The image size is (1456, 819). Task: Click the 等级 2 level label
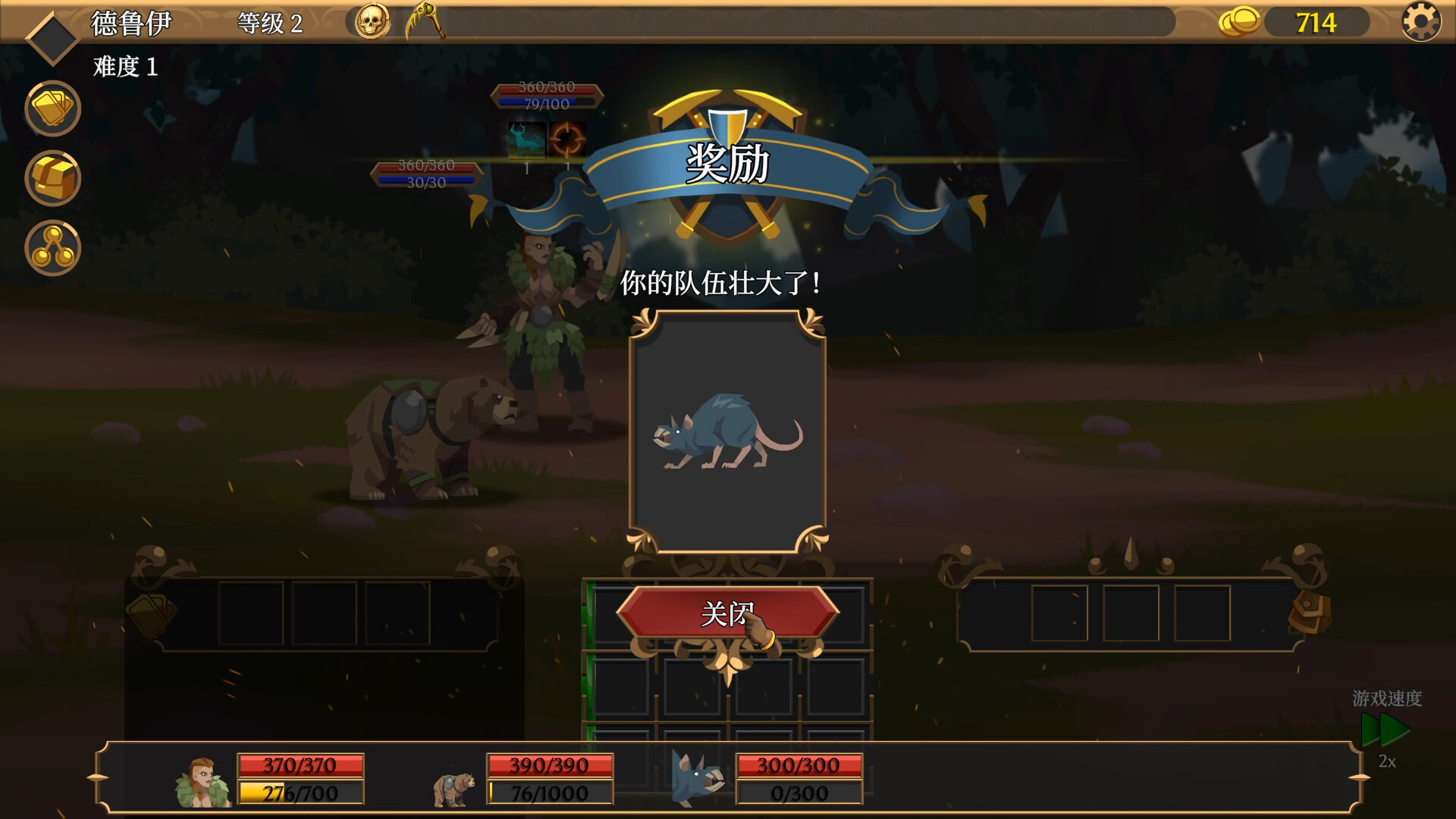pos(269,21)
